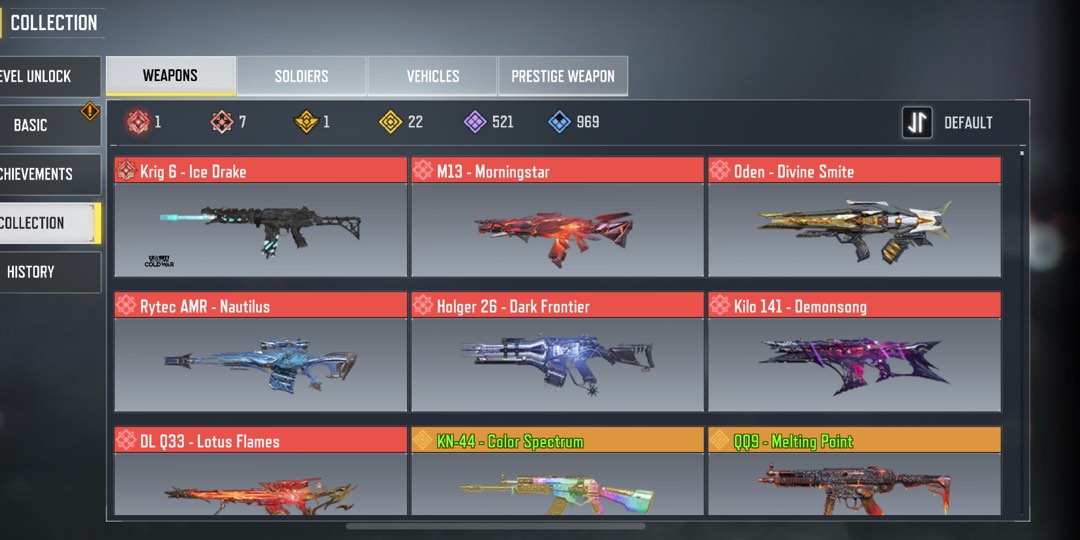Screen dimensions: 1080x540
Task: Toggle the Default sort order button
Action: click(x=948, y=123)
